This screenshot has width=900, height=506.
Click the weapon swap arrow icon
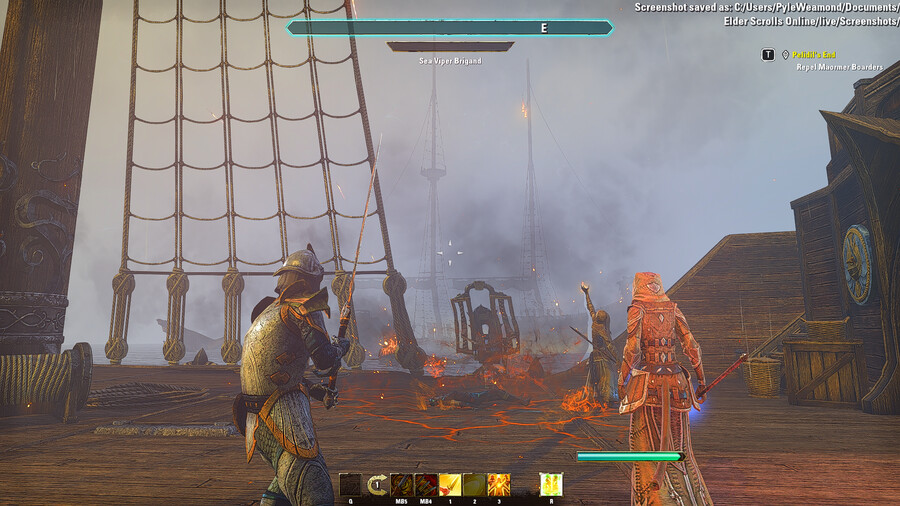point(377,485)
